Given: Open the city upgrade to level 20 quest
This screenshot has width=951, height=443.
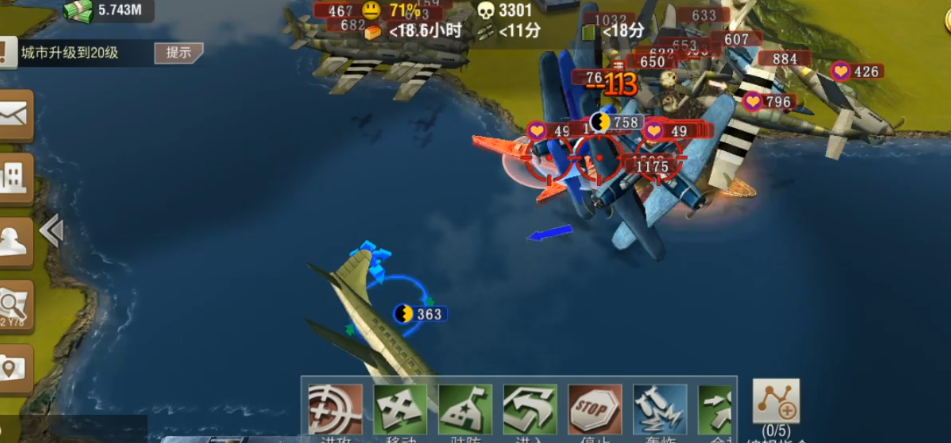Looking at the screenshot, I should click(x=70, y=53).
